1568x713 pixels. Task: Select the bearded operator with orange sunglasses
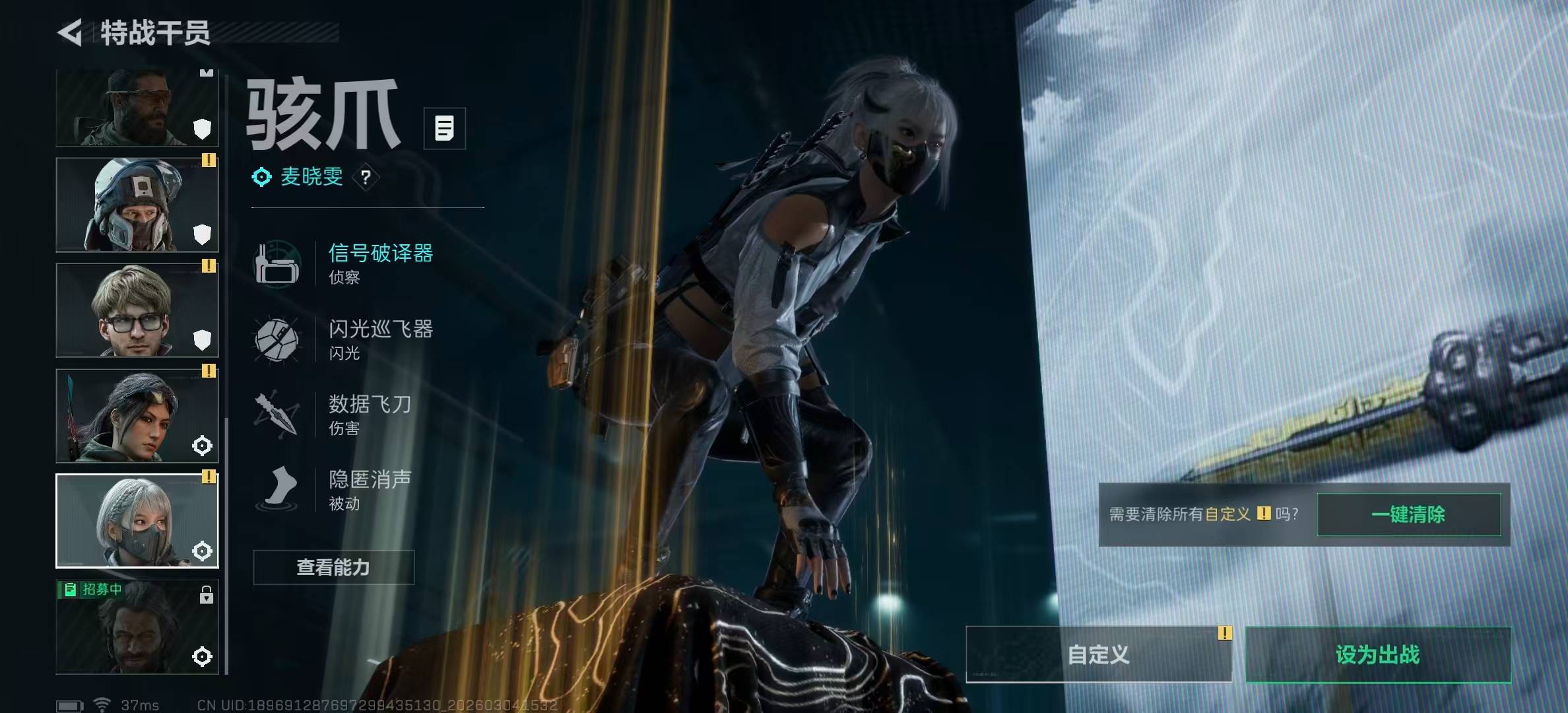coord(137,109)
